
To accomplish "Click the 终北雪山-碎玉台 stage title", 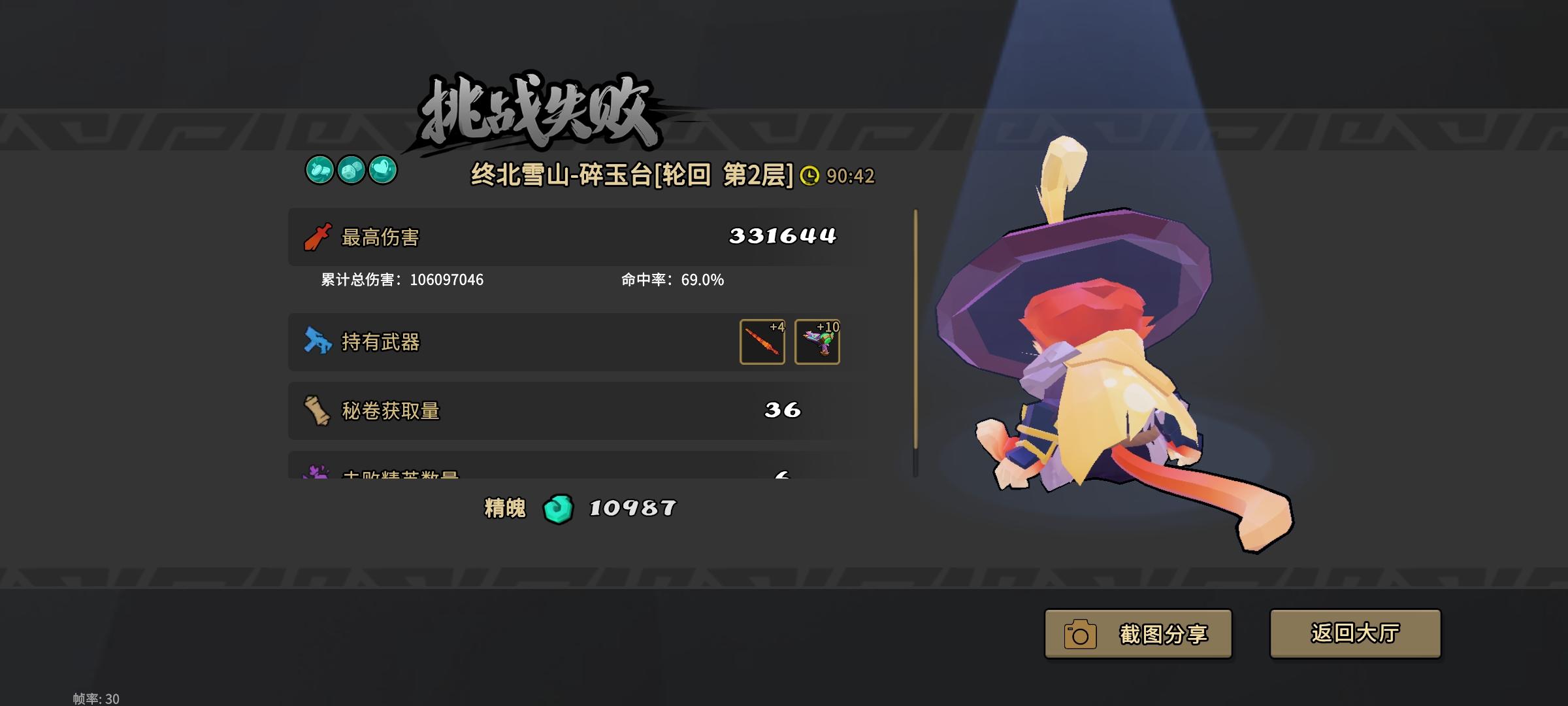I will click(630, 174).
